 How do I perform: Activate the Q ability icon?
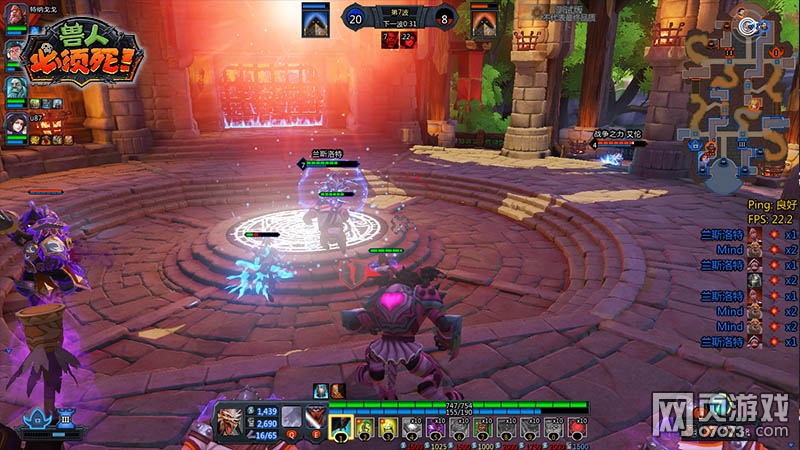[x=292, y=417]
